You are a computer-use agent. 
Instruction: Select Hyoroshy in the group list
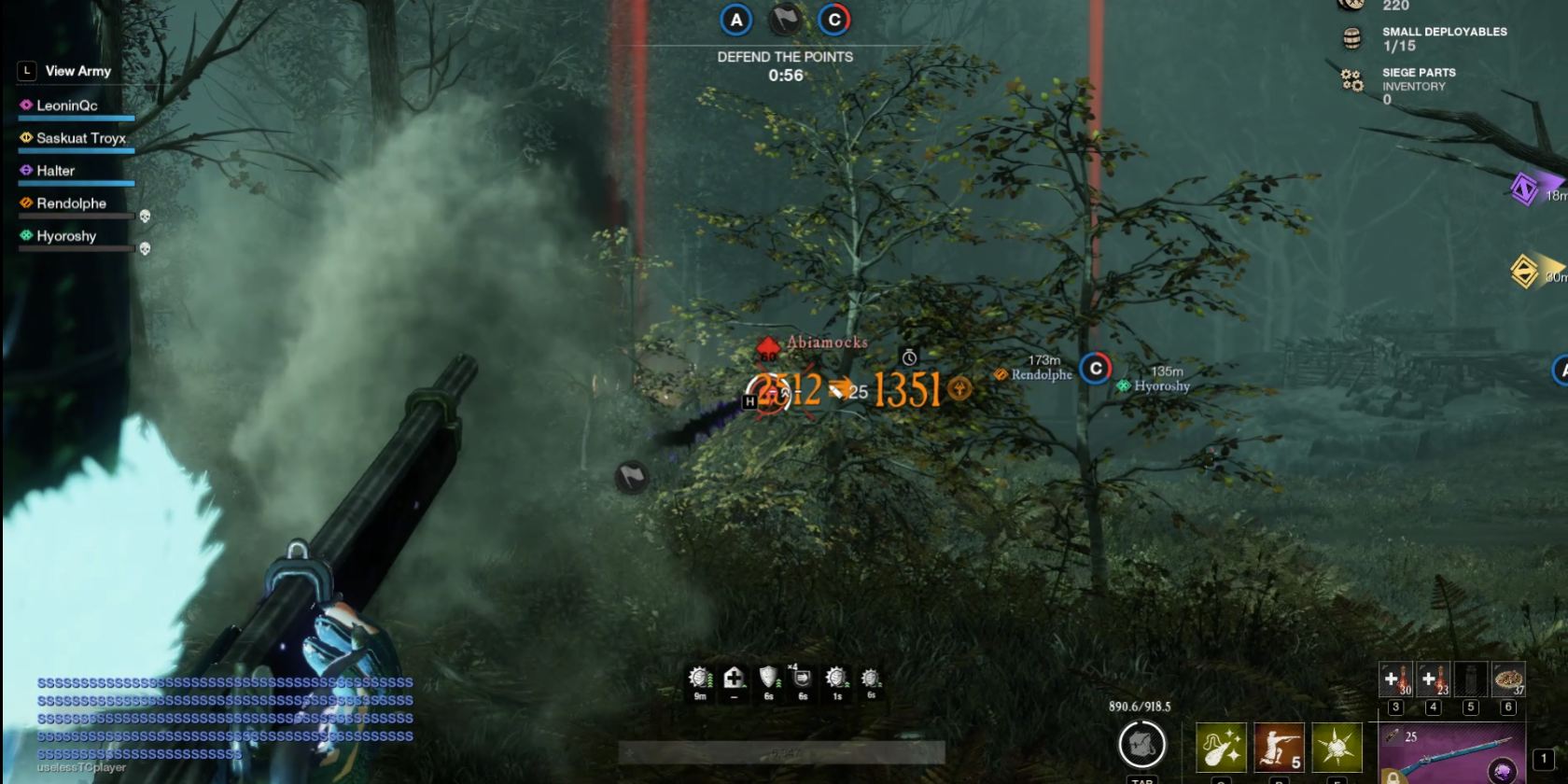point(65,236)
